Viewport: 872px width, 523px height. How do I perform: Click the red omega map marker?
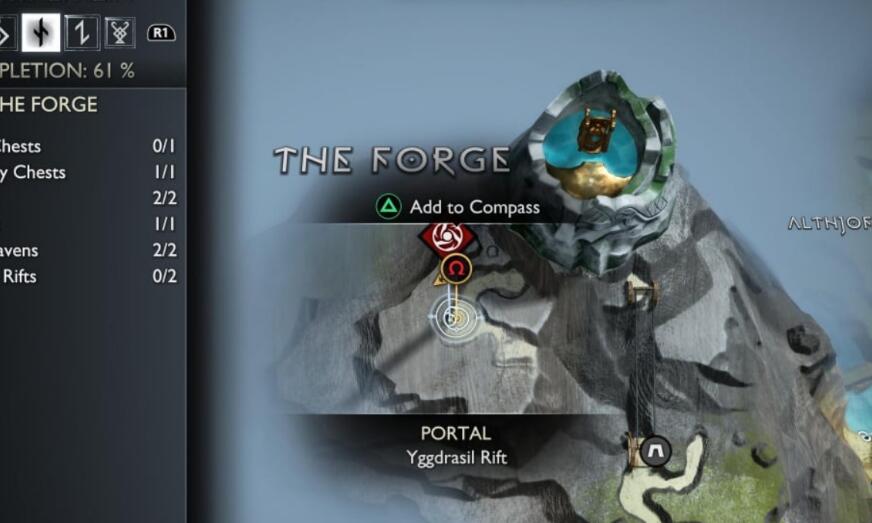coord(457,268)
